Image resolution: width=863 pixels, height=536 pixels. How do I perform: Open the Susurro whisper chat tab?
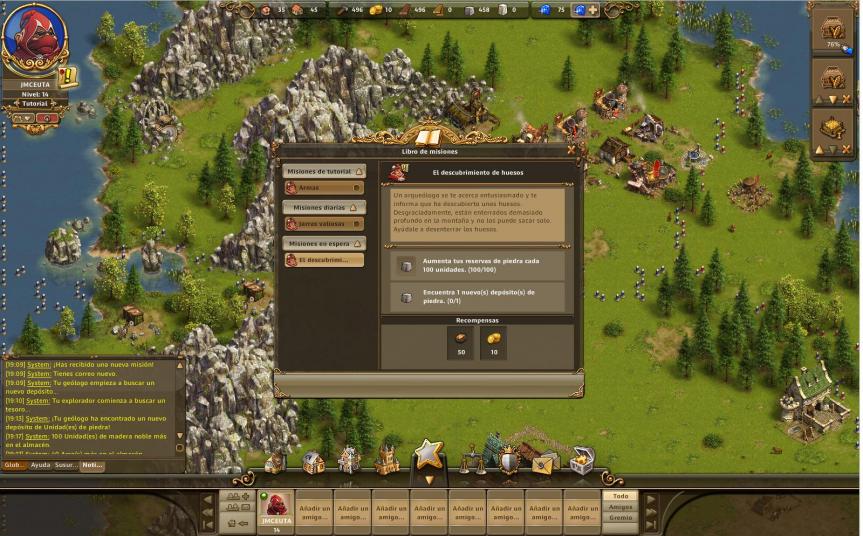tap(66, 465)
